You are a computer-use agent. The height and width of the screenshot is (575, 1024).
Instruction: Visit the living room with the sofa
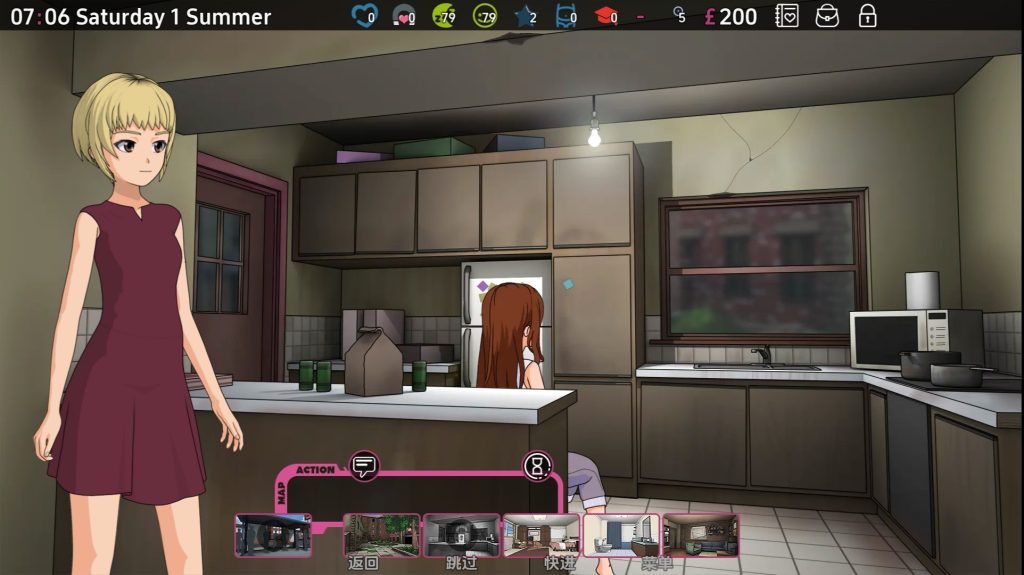click(700, 535)
